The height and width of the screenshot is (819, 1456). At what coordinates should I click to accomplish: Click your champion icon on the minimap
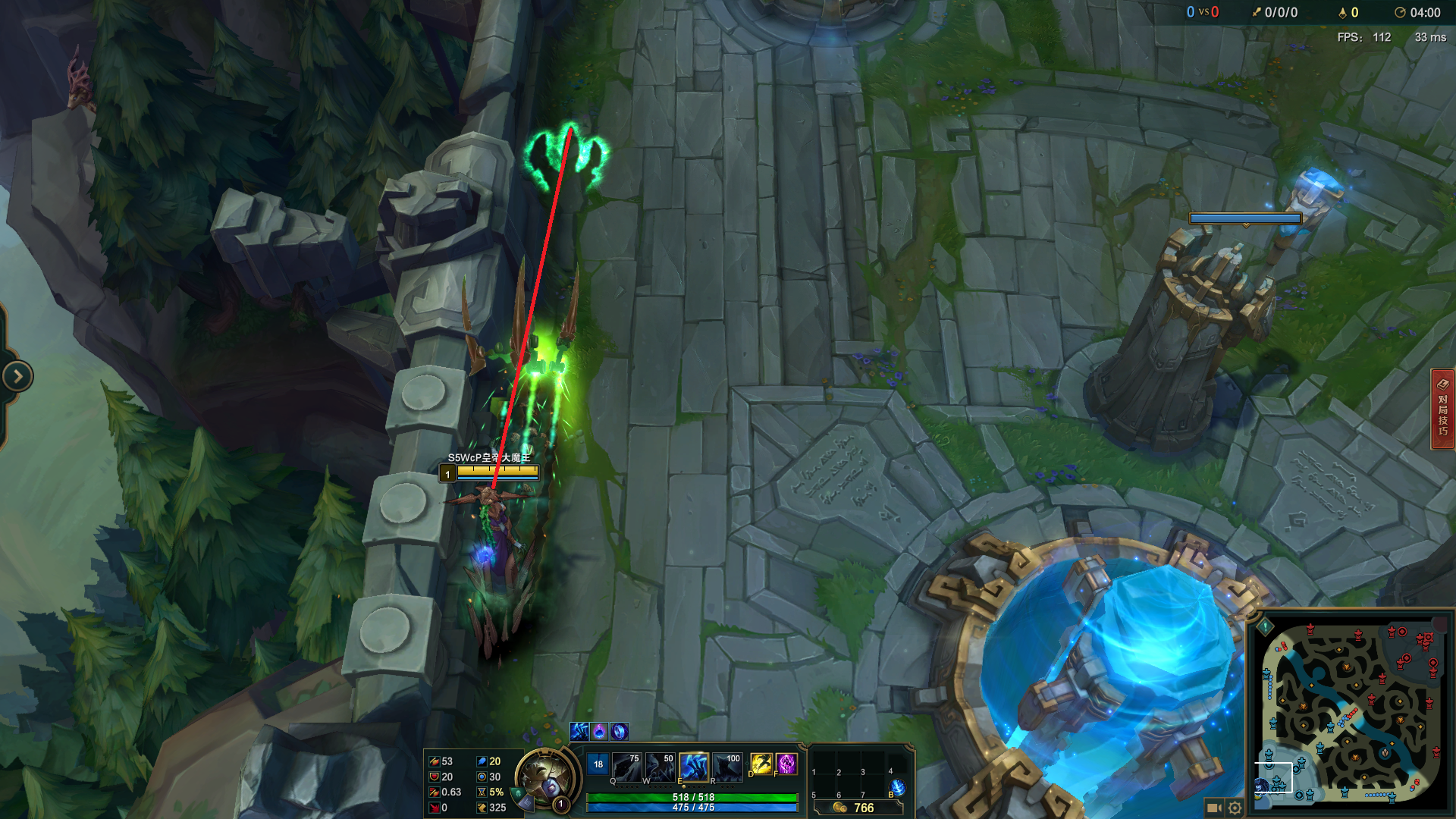coord(1263,787)
